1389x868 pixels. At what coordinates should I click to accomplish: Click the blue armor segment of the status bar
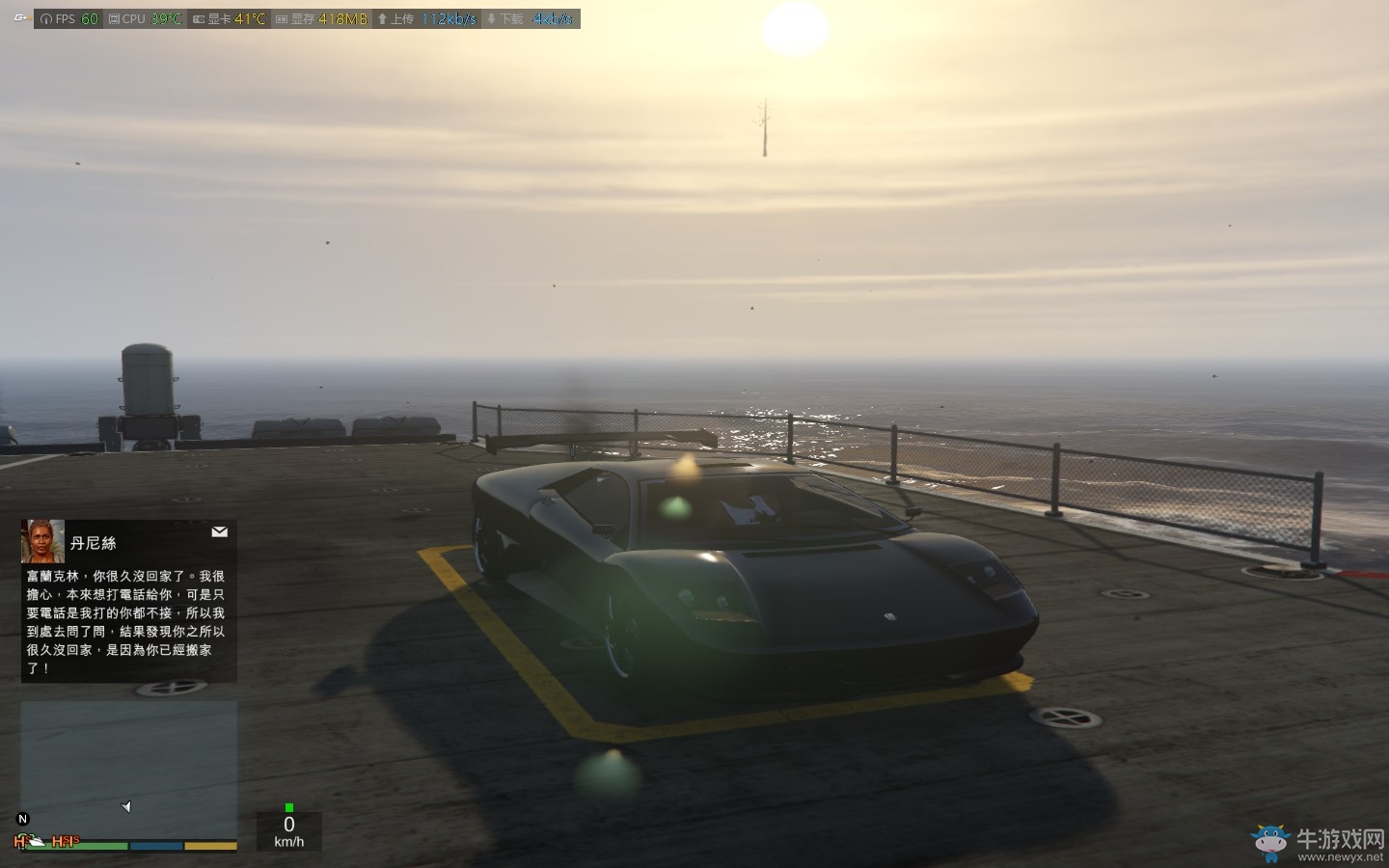[x=154, y=845]
